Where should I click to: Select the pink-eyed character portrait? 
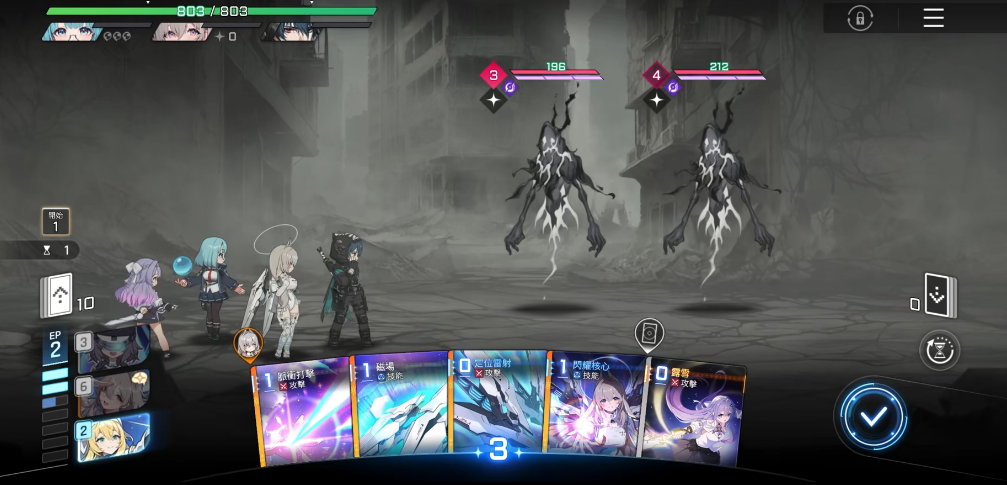[180, 31]
